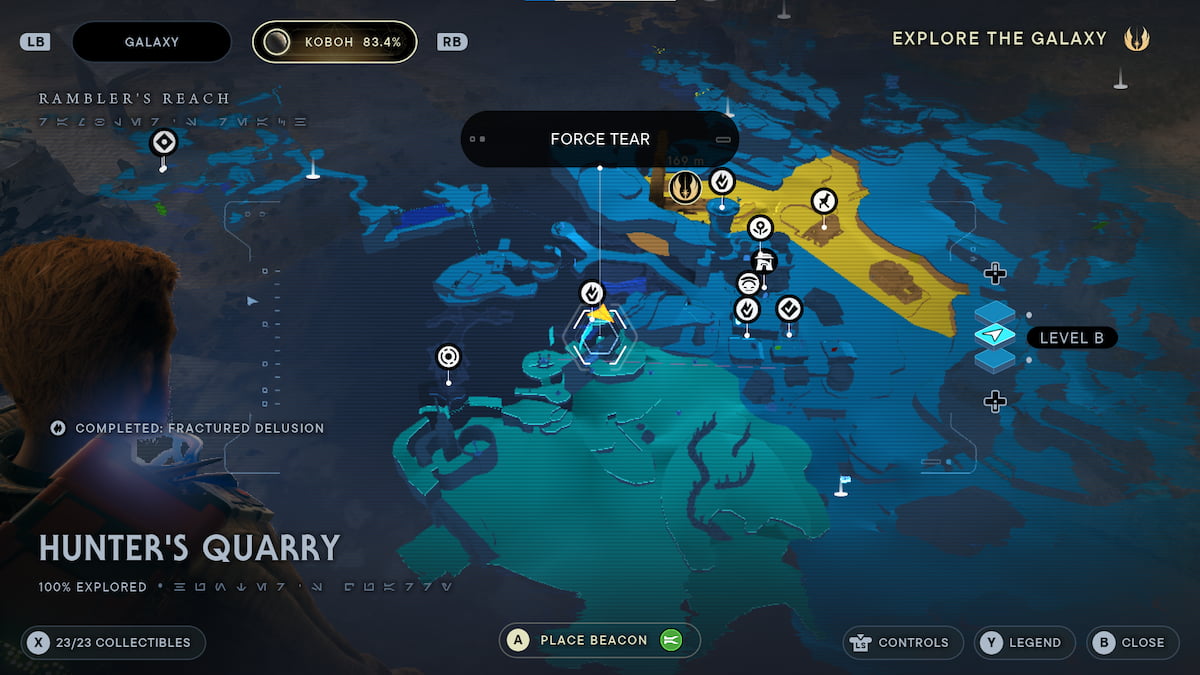
Task: Select the gold Jedi meditation point marker
Action: [685, 186]
